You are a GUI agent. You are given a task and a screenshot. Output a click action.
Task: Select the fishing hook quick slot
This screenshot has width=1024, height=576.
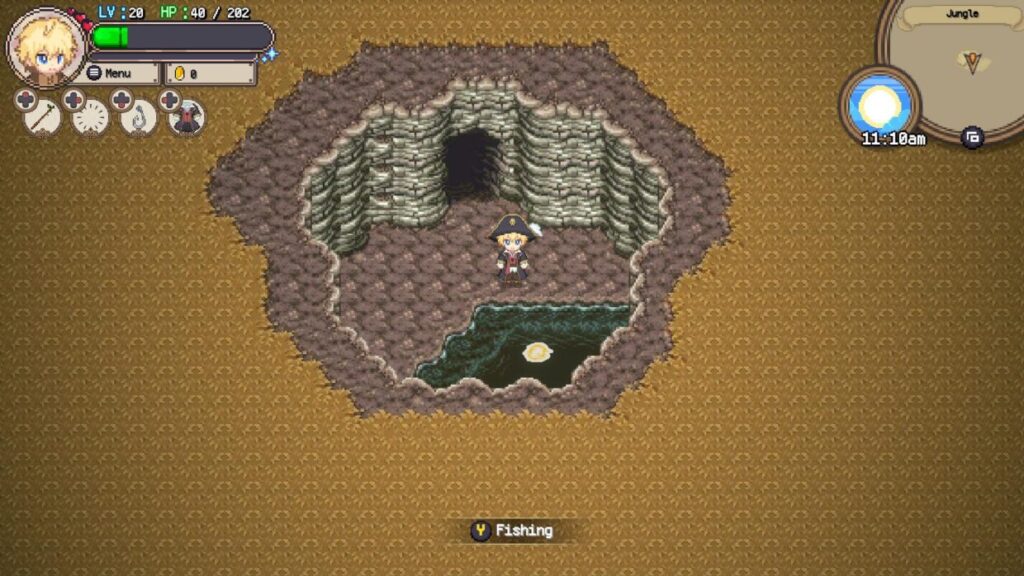pyautogui.click(x=139, y=118)
